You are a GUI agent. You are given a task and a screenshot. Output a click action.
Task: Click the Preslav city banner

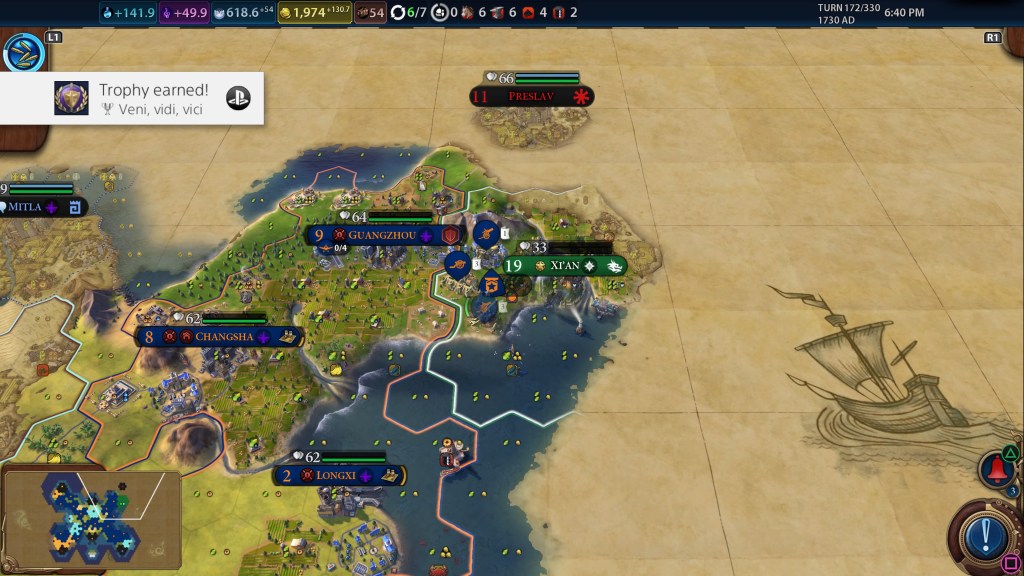point(531,97)
